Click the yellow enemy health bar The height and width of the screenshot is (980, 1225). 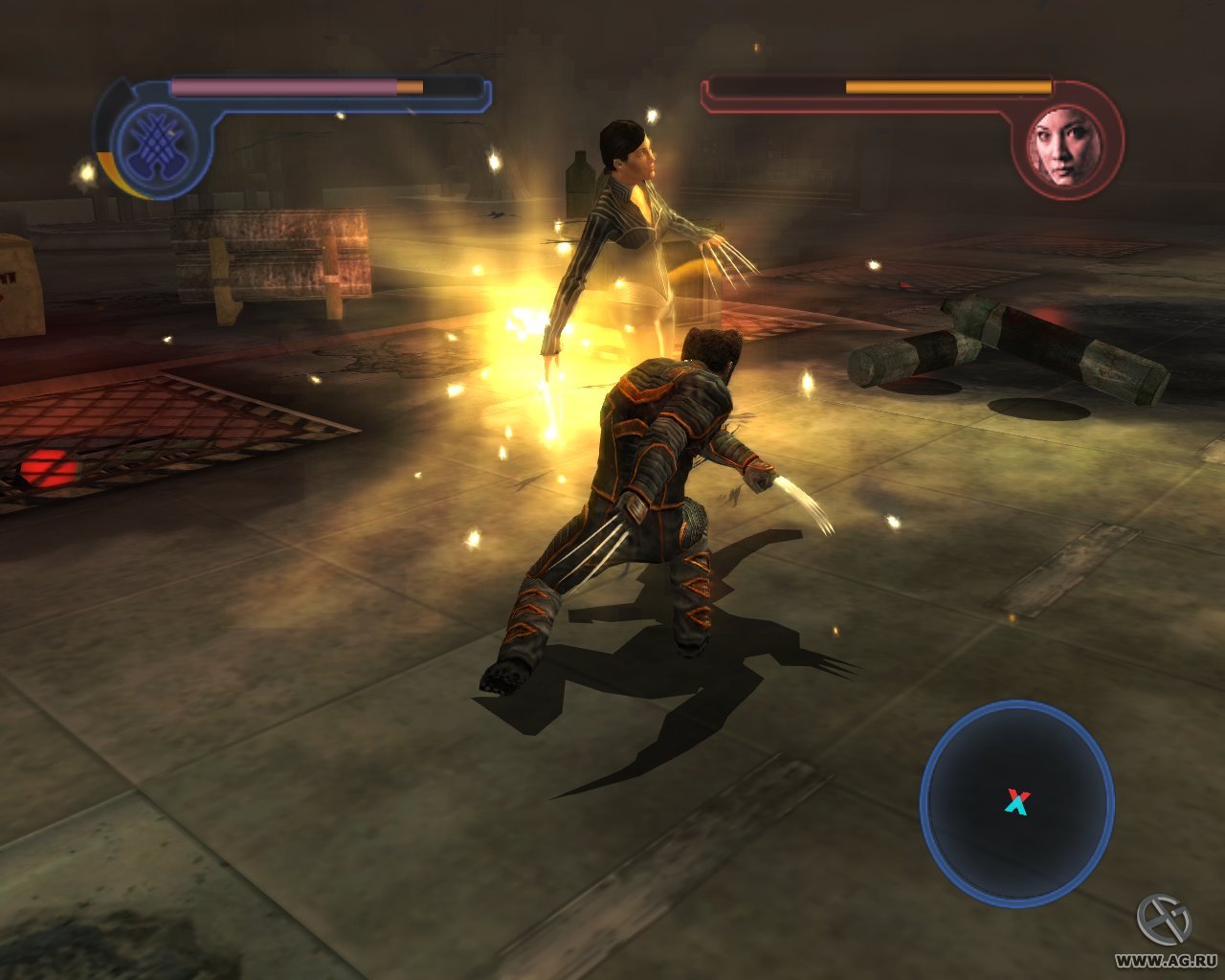pos(947,84)
